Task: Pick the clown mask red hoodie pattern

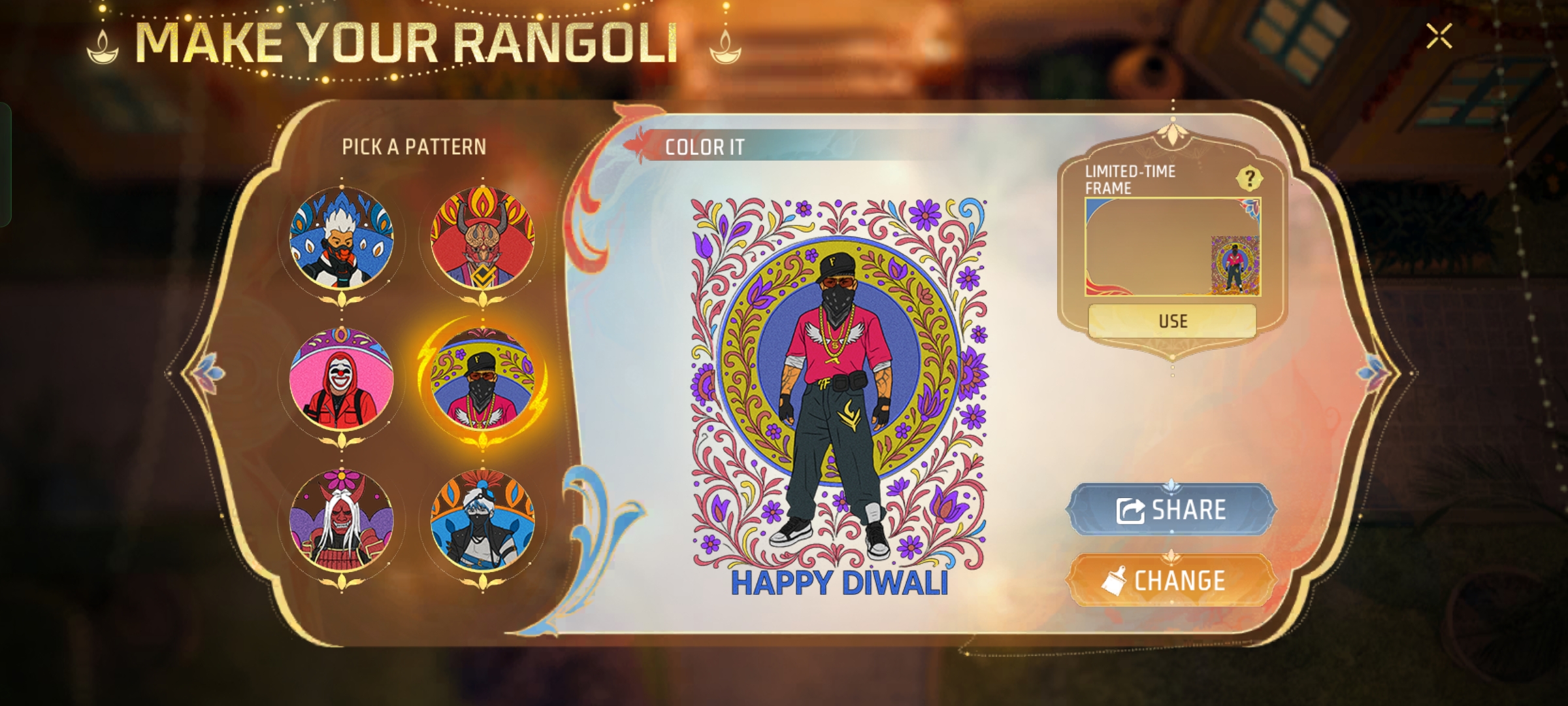Action: coord(342,379)
